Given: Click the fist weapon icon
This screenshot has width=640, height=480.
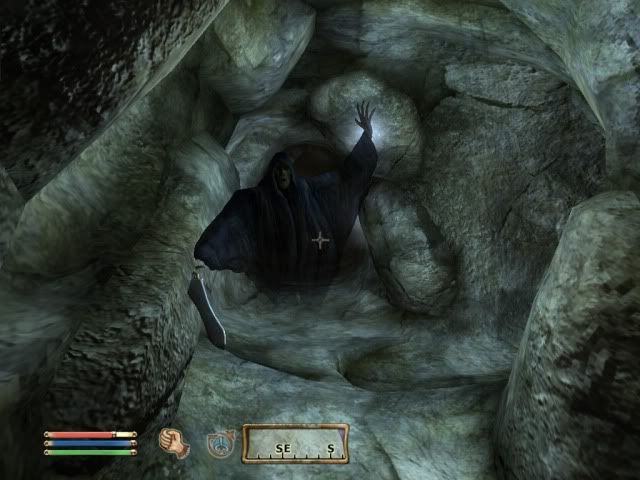Looking at the screenshot, I should click(174, 442).
